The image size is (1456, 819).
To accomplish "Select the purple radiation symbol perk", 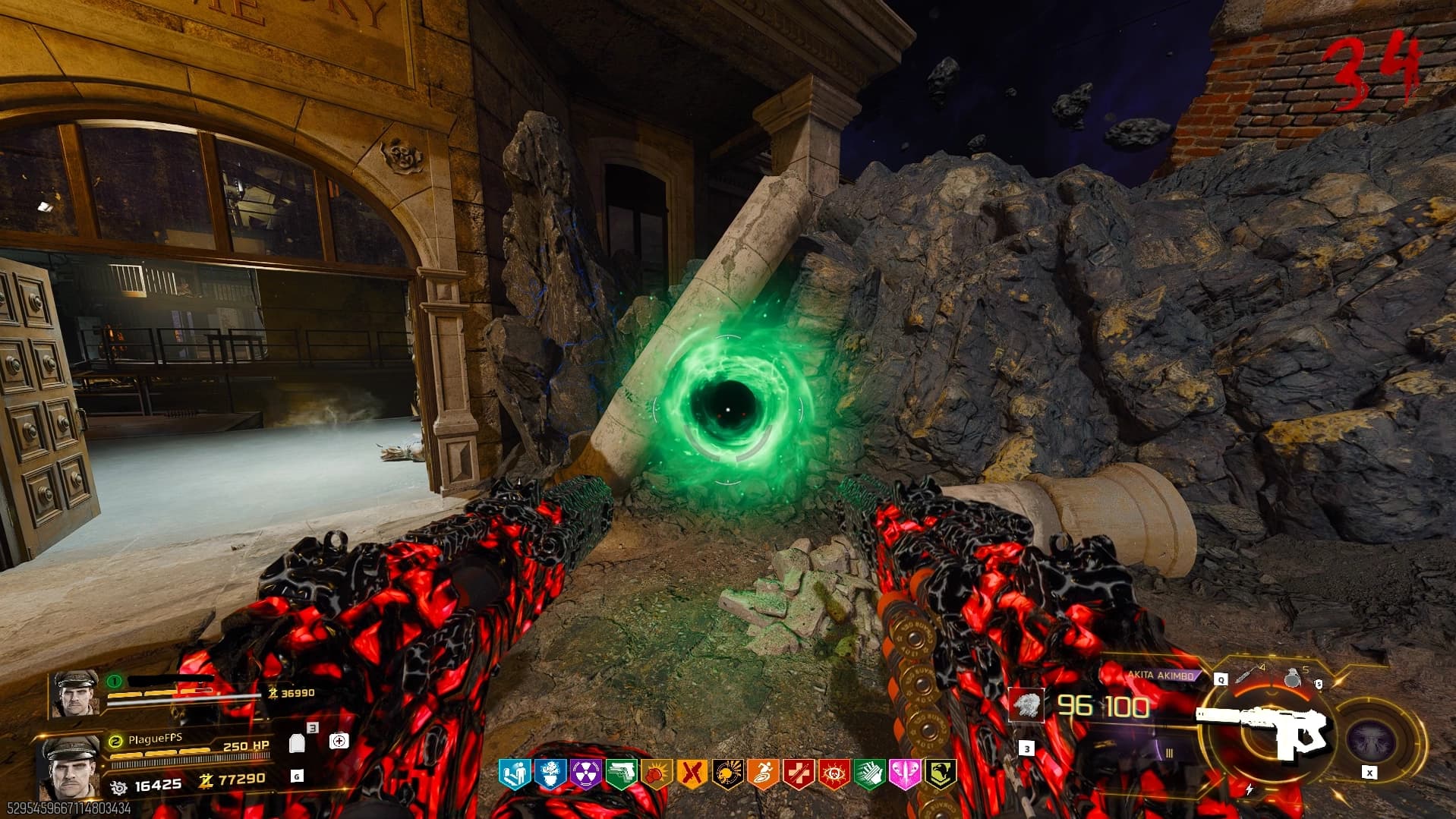I will [x=585, y=773].
